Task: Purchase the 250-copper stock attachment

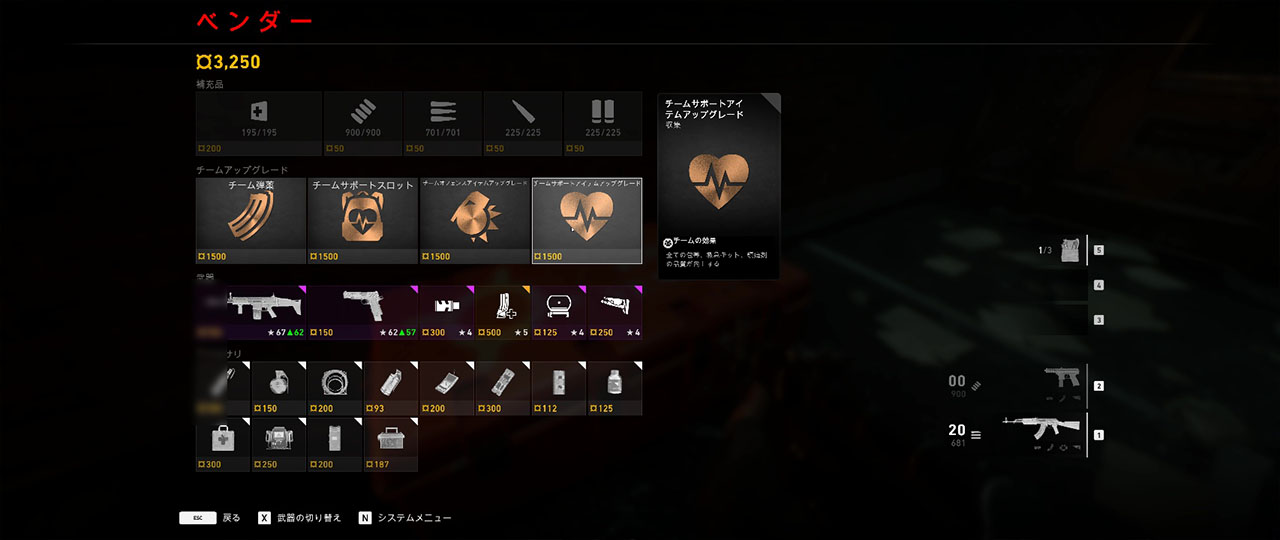Action: point(614,311)
